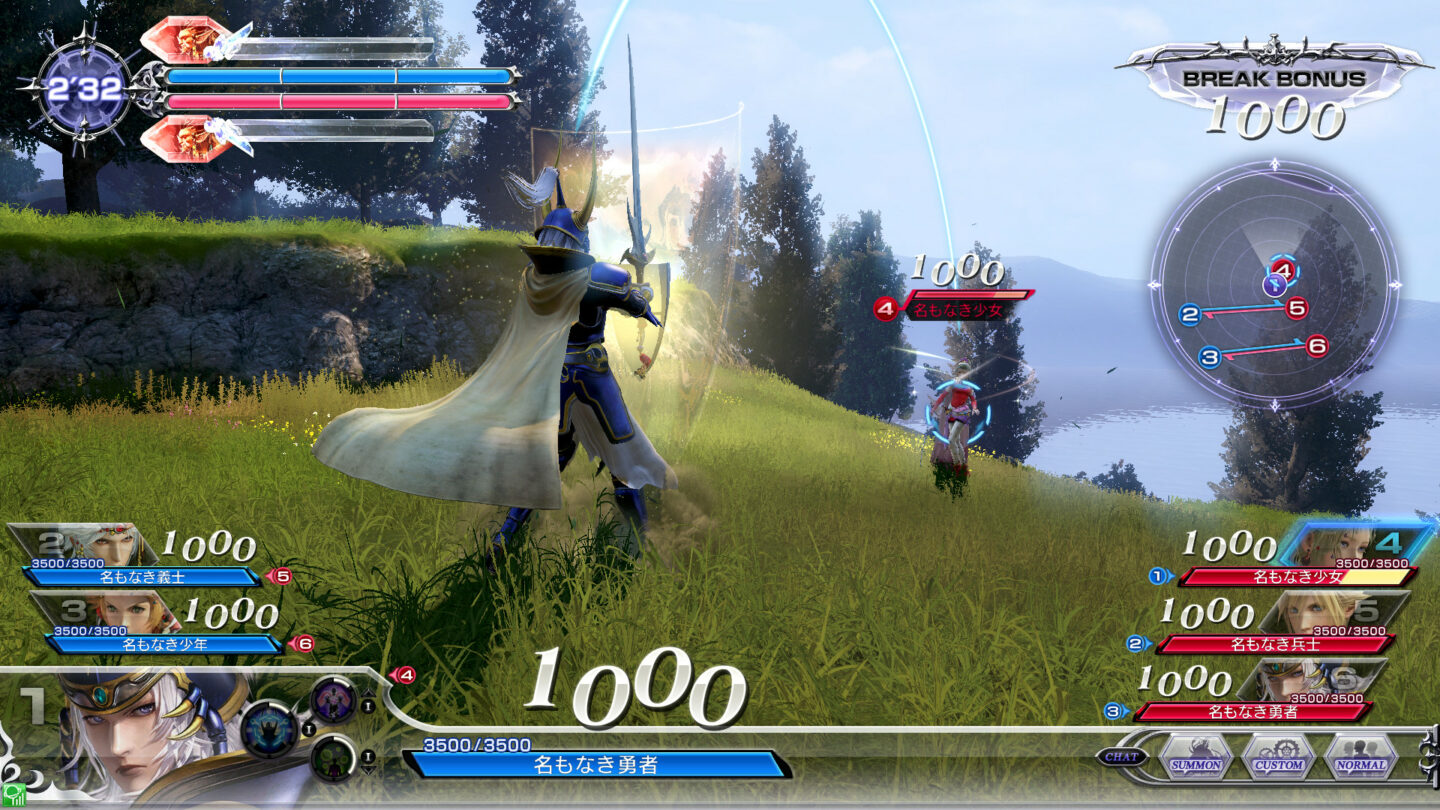Toggle the level I indicator next to the blue skill
This screenshot has height=810, width=1440.
pos(308,728)
